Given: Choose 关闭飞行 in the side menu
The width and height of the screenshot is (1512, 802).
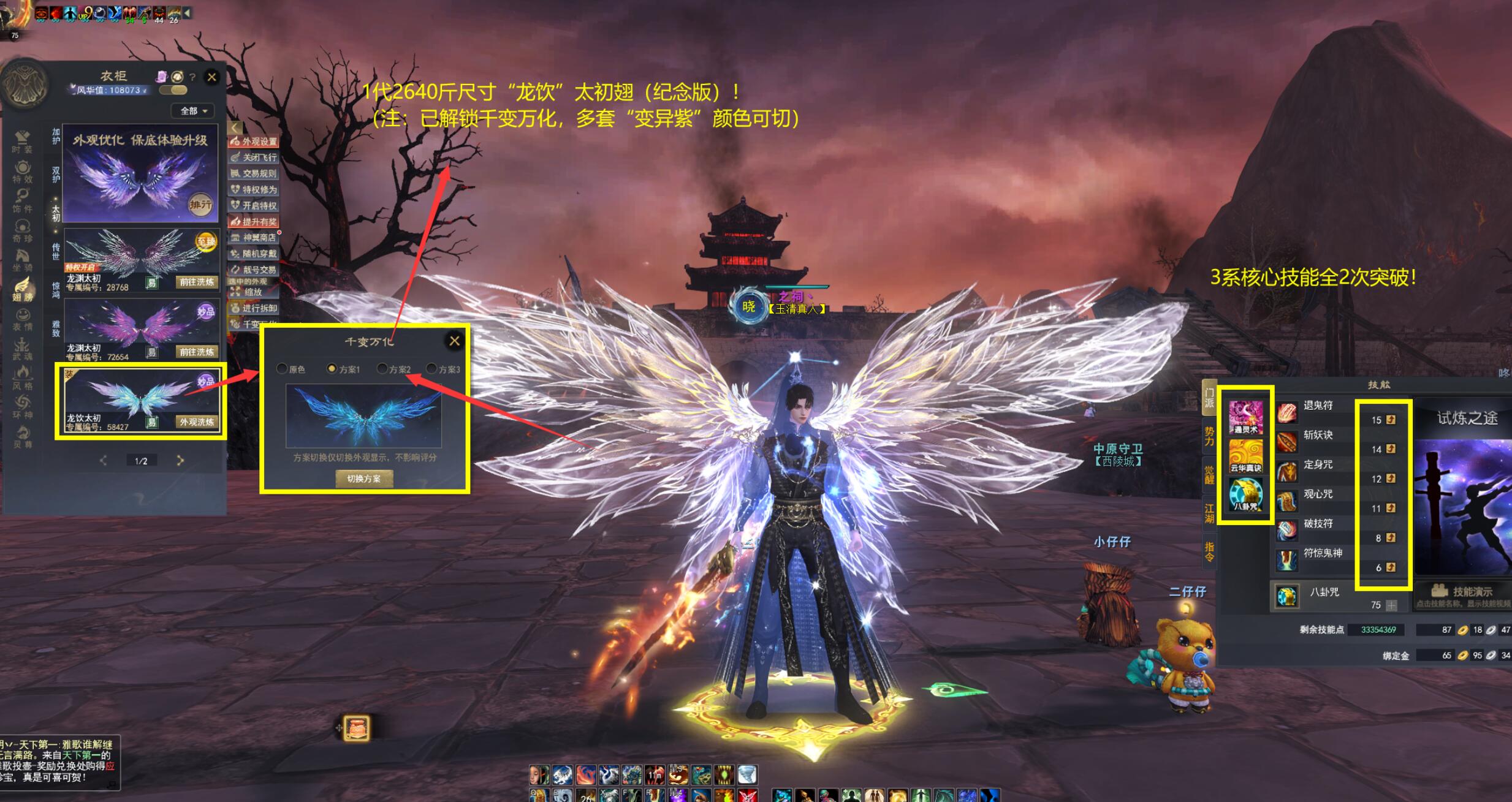Looking at the screenshot, I should coord(254,157).
